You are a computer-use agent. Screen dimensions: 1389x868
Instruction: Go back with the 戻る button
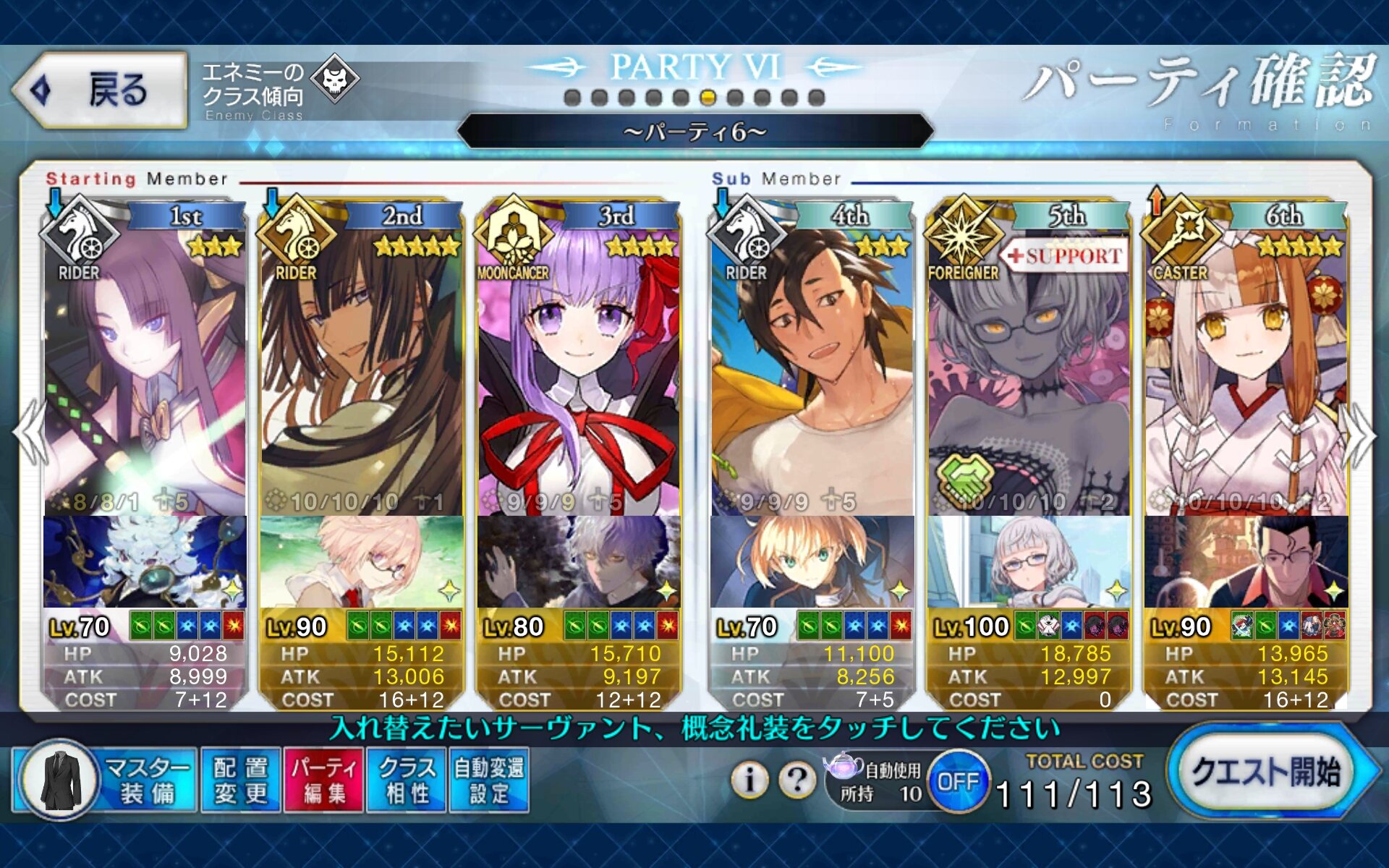[x=100, y=90]
